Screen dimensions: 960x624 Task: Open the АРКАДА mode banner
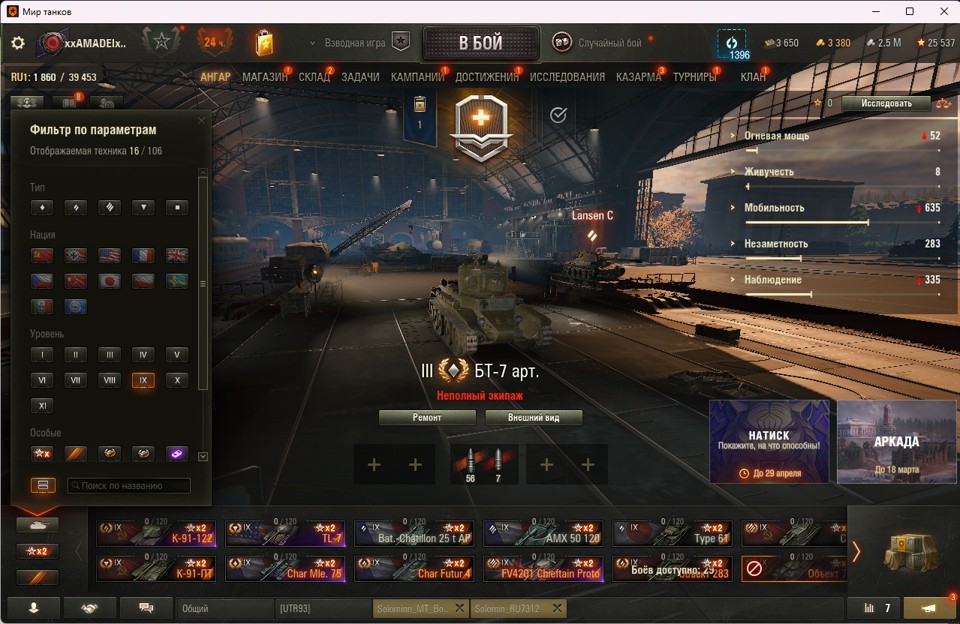pyautogui.click(x=896, y=442)
